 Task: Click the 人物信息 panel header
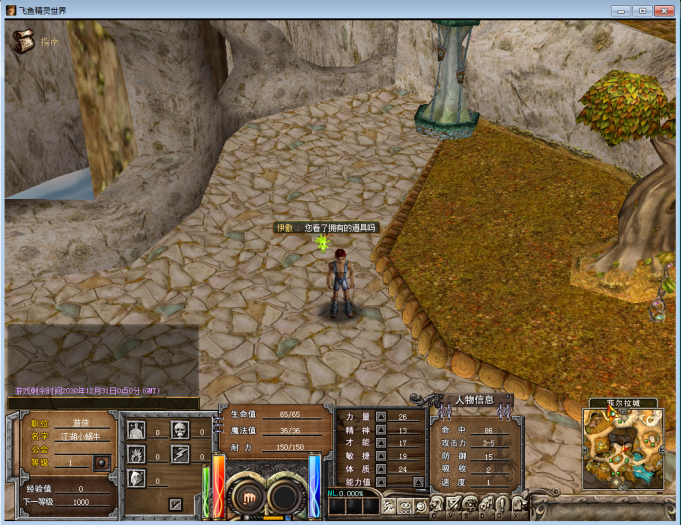coord(469,400)
